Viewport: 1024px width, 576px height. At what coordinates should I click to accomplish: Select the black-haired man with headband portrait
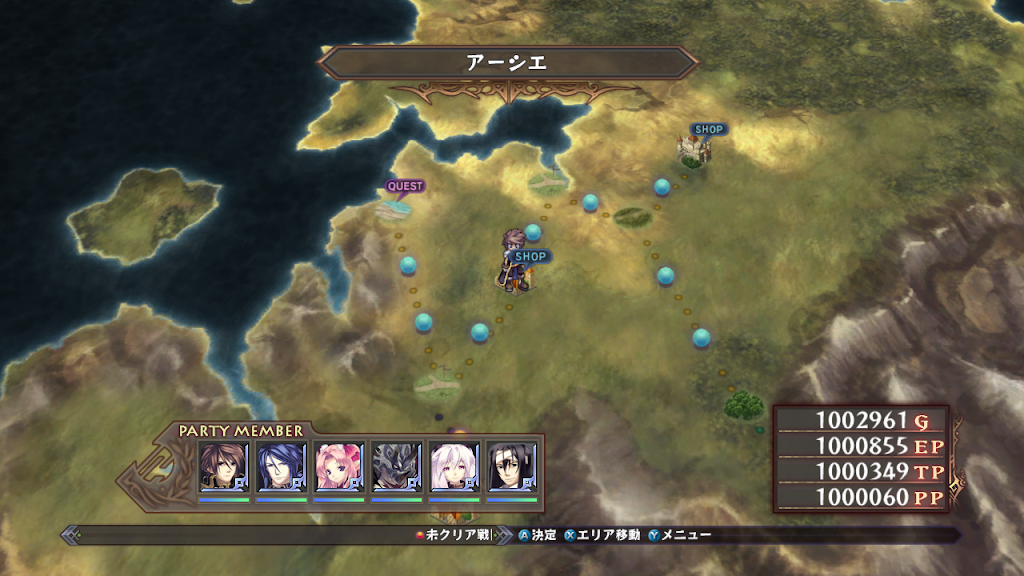click(513, 466)
